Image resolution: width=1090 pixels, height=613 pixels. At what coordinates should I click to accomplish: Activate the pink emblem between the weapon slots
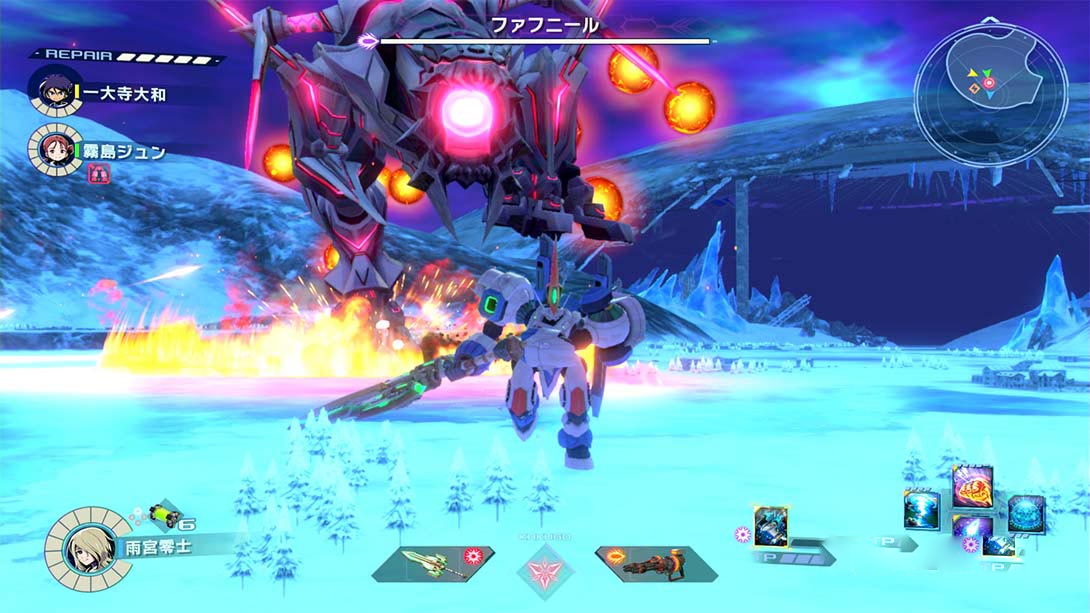[545, 567]
